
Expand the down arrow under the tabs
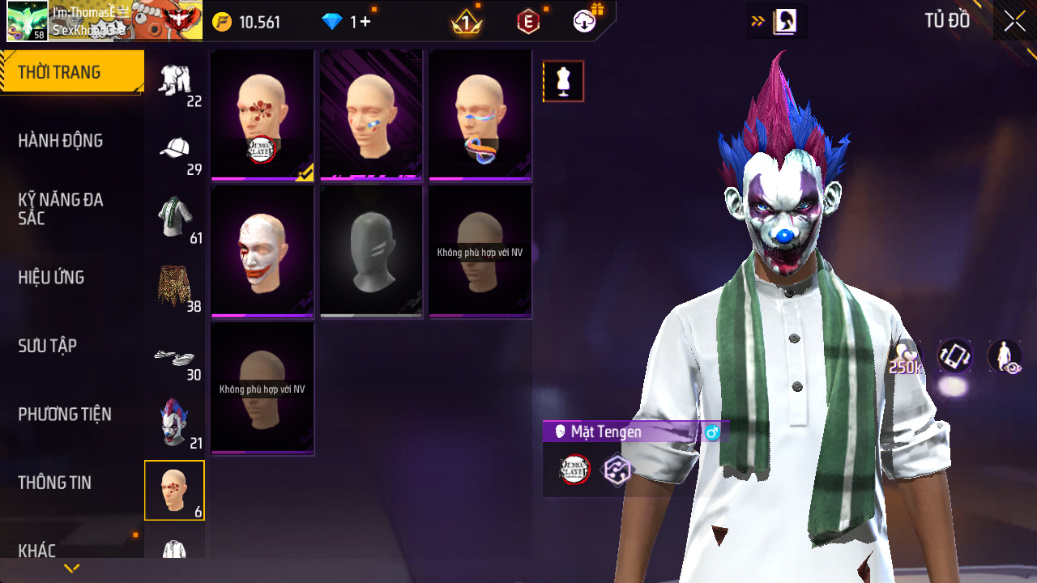click(x=71, y=568)
